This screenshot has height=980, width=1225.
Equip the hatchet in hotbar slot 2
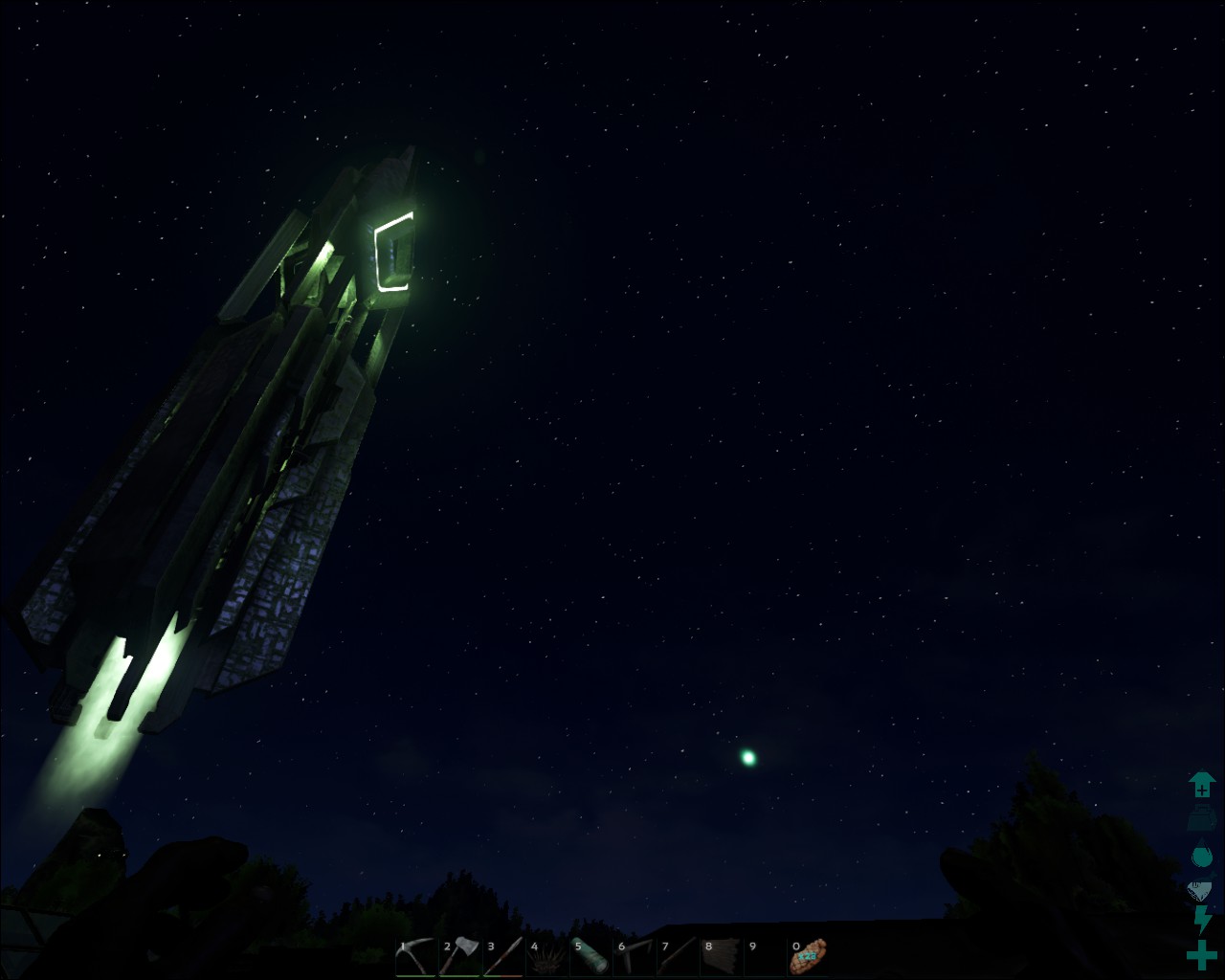(459, 956)
